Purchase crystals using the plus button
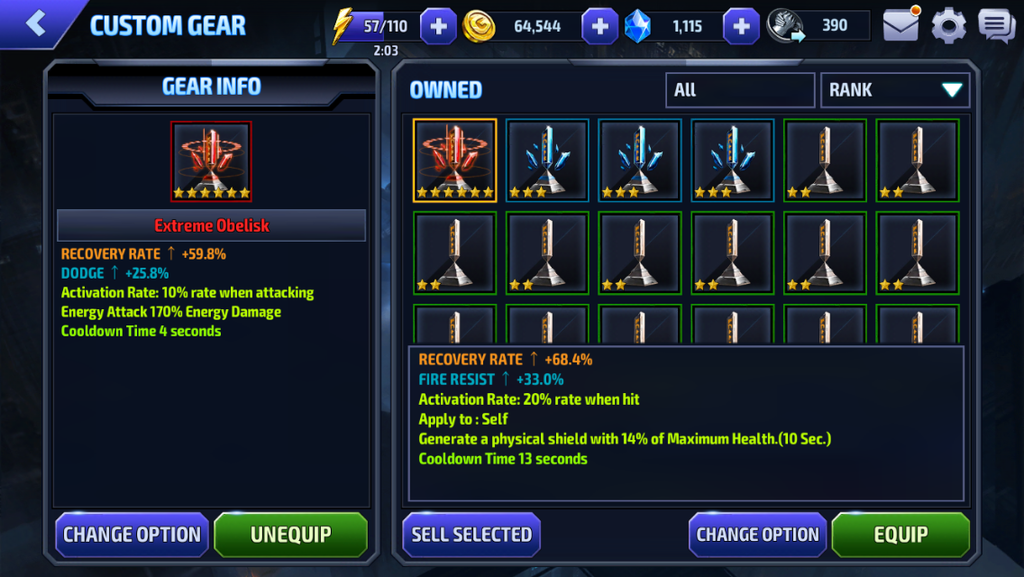The height and width of the screenshot is (577, 1024). 741,27
